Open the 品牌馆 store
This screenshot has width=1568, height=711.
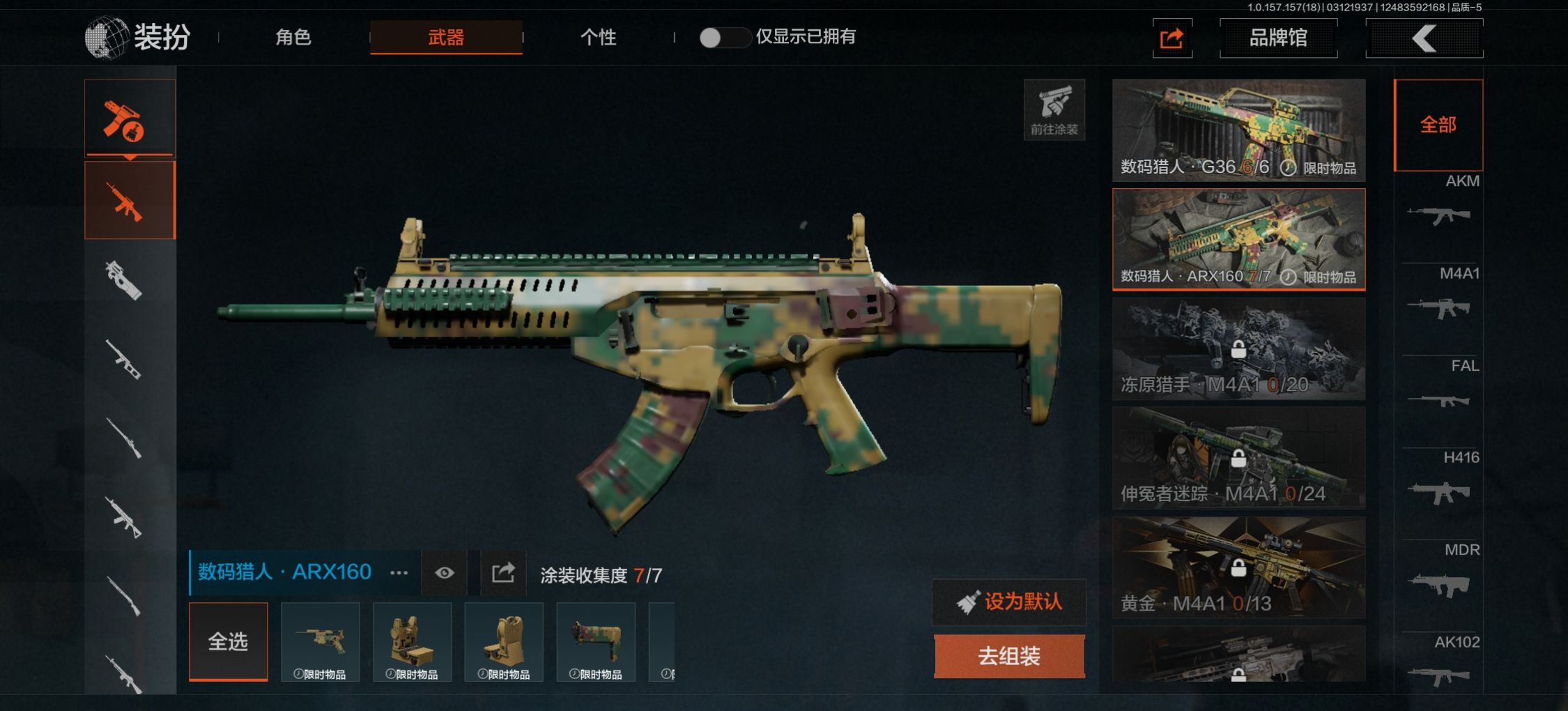[x=1278, y=38]
